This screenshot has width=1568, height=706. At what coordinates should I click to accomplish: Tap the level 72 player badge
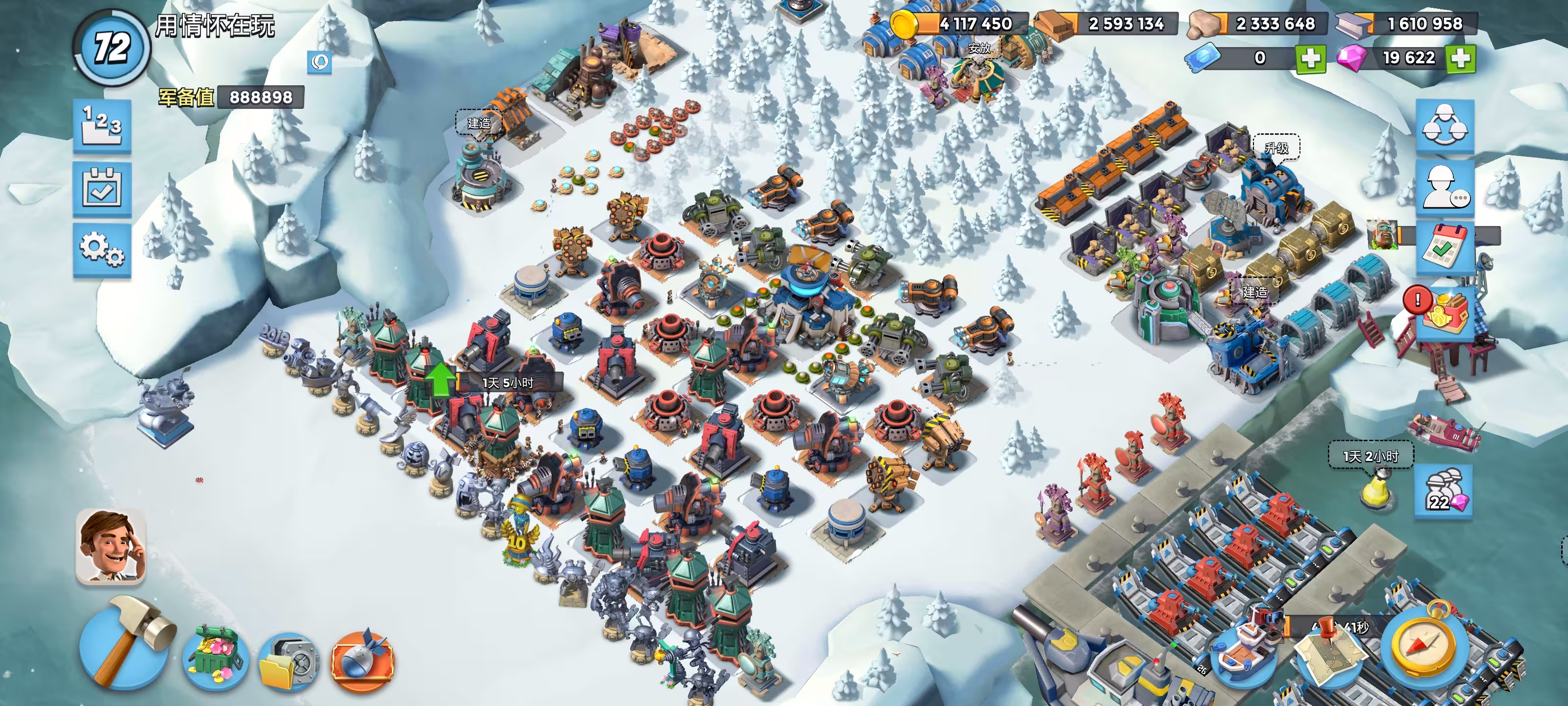pyautogui.click(x=112, y=48)
